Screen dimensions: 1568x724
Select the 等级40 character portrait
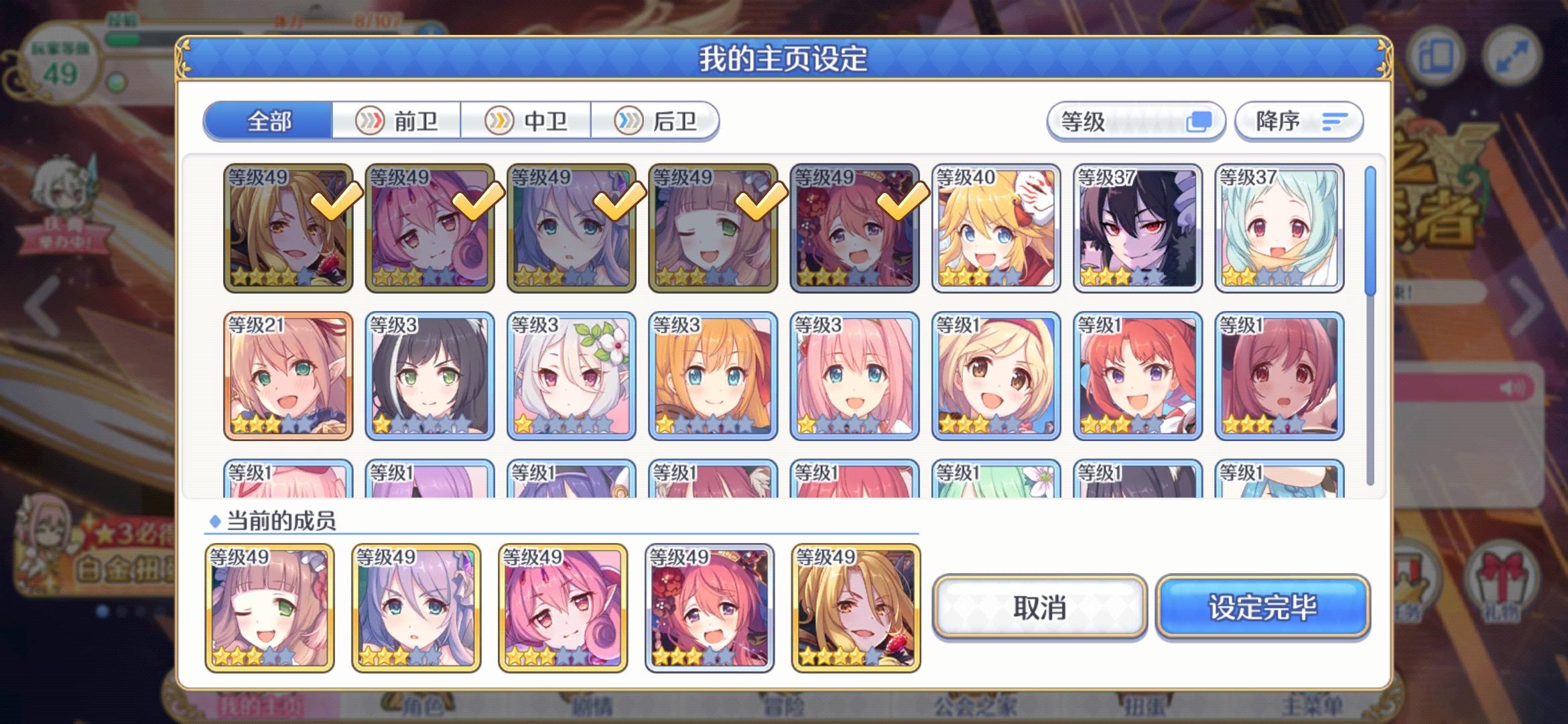(995, 228)
